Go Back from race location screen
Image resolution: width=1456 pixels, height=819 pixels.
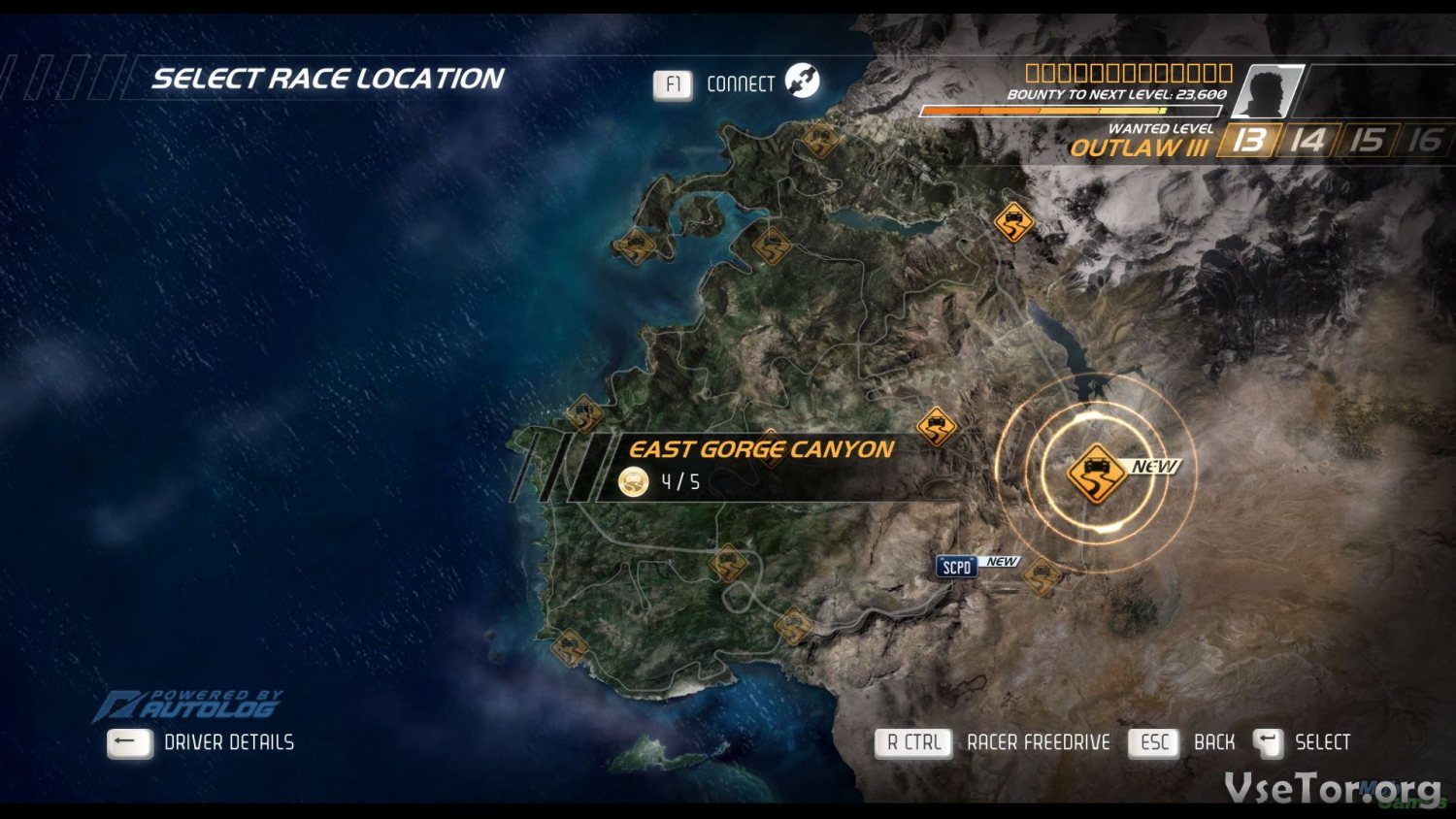[1213, 742]
